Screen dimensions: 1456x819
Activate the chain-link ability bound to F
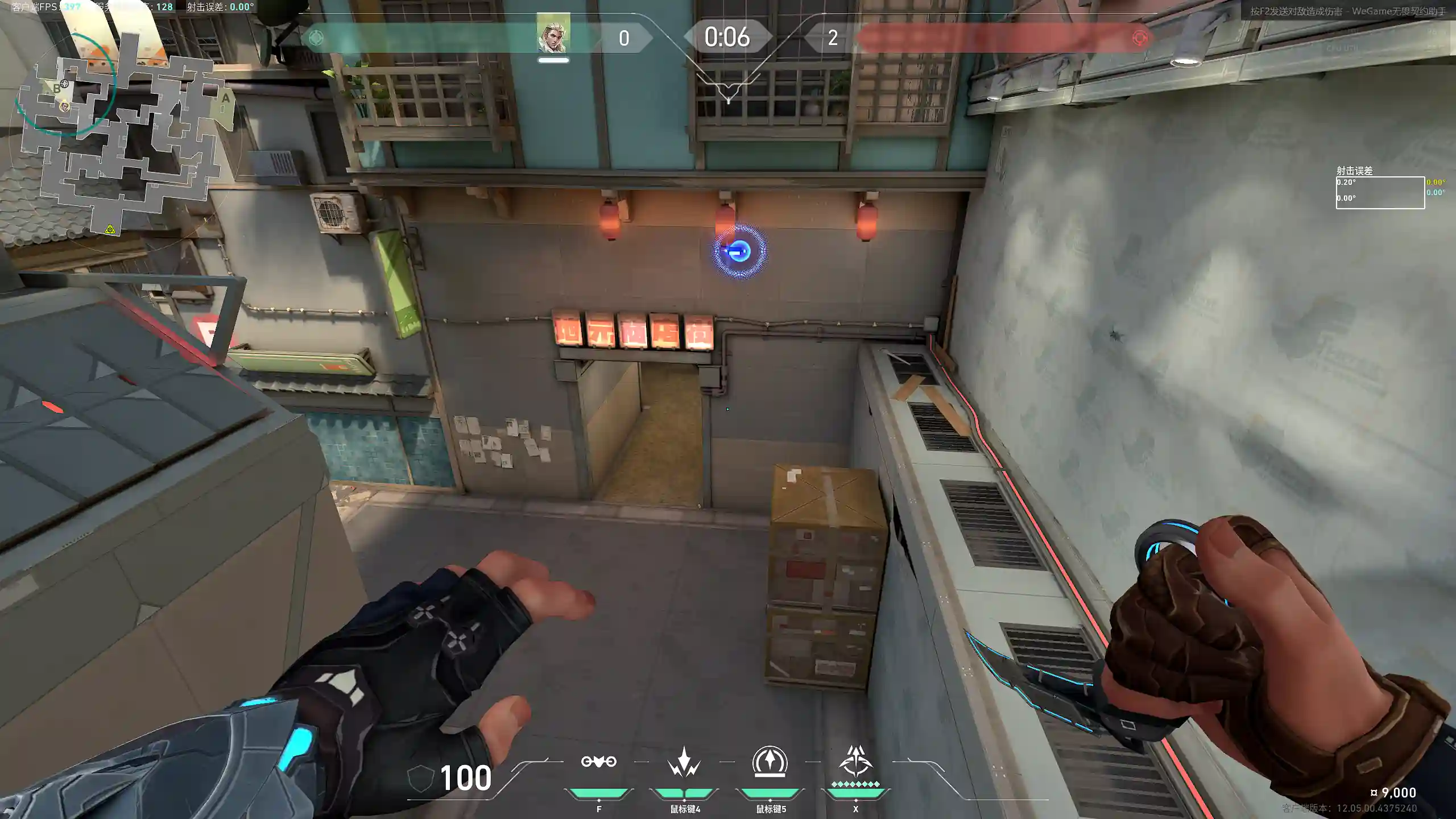point(598,762)
